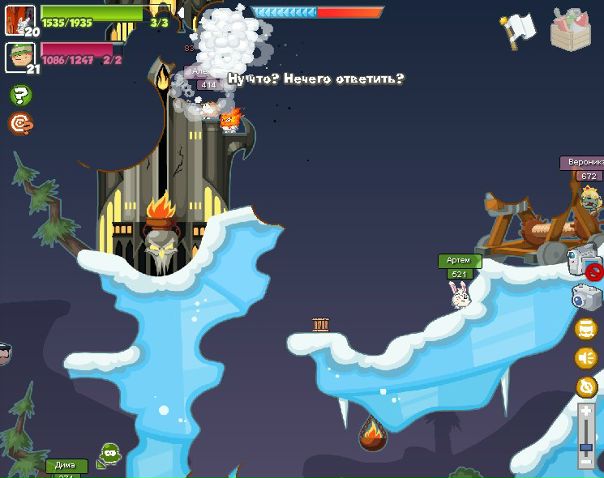Open the green question mark help
Viewport: 604px width, 478px height.
tap(20, 95)
